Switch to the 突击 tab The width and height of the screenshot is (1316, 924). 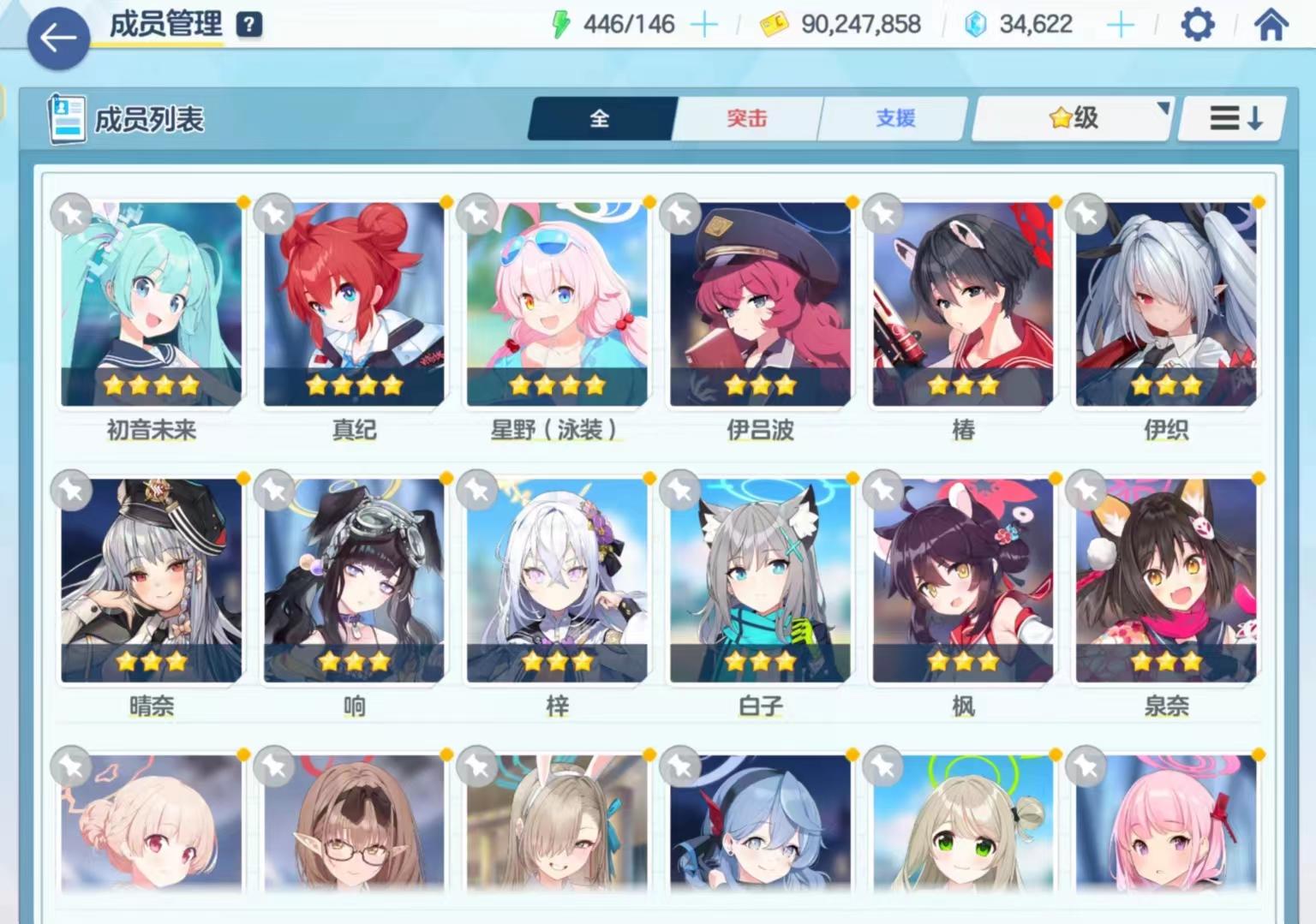point(745,119)
